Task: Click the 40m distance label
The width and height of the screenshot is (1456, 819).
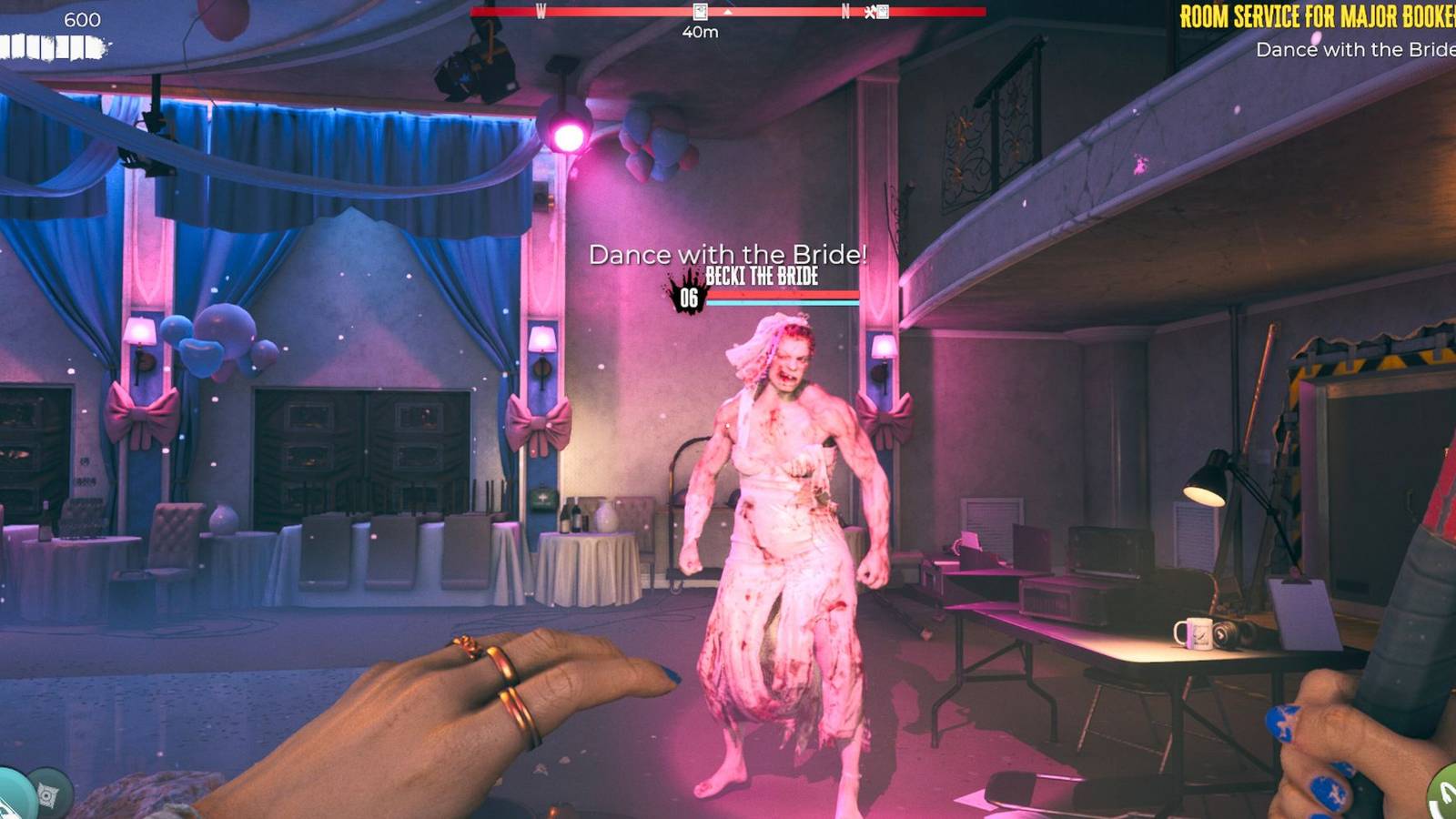Action: click(700, 31)
